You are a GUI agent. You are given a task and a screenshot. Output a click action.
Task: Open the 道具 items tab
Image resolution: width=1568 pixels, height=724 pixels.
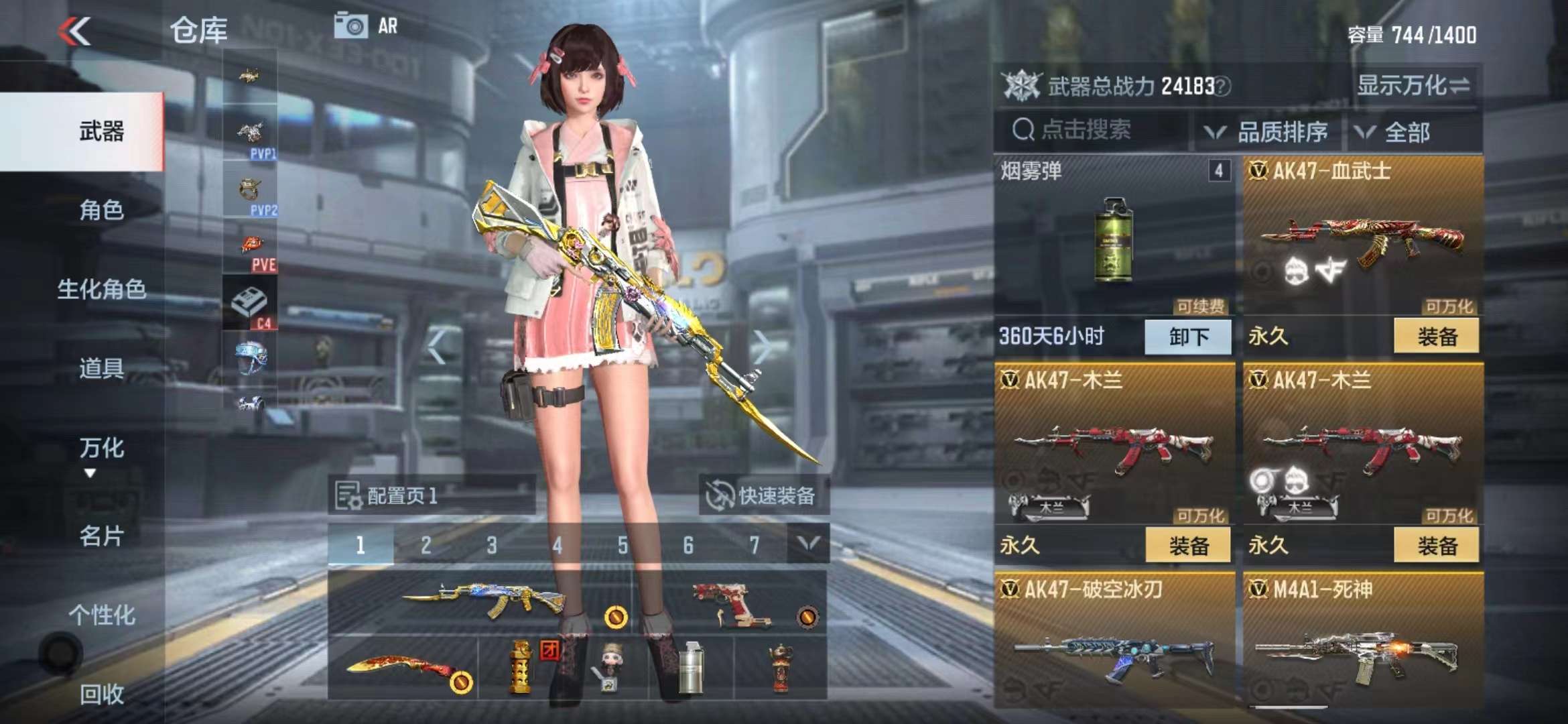101,368
